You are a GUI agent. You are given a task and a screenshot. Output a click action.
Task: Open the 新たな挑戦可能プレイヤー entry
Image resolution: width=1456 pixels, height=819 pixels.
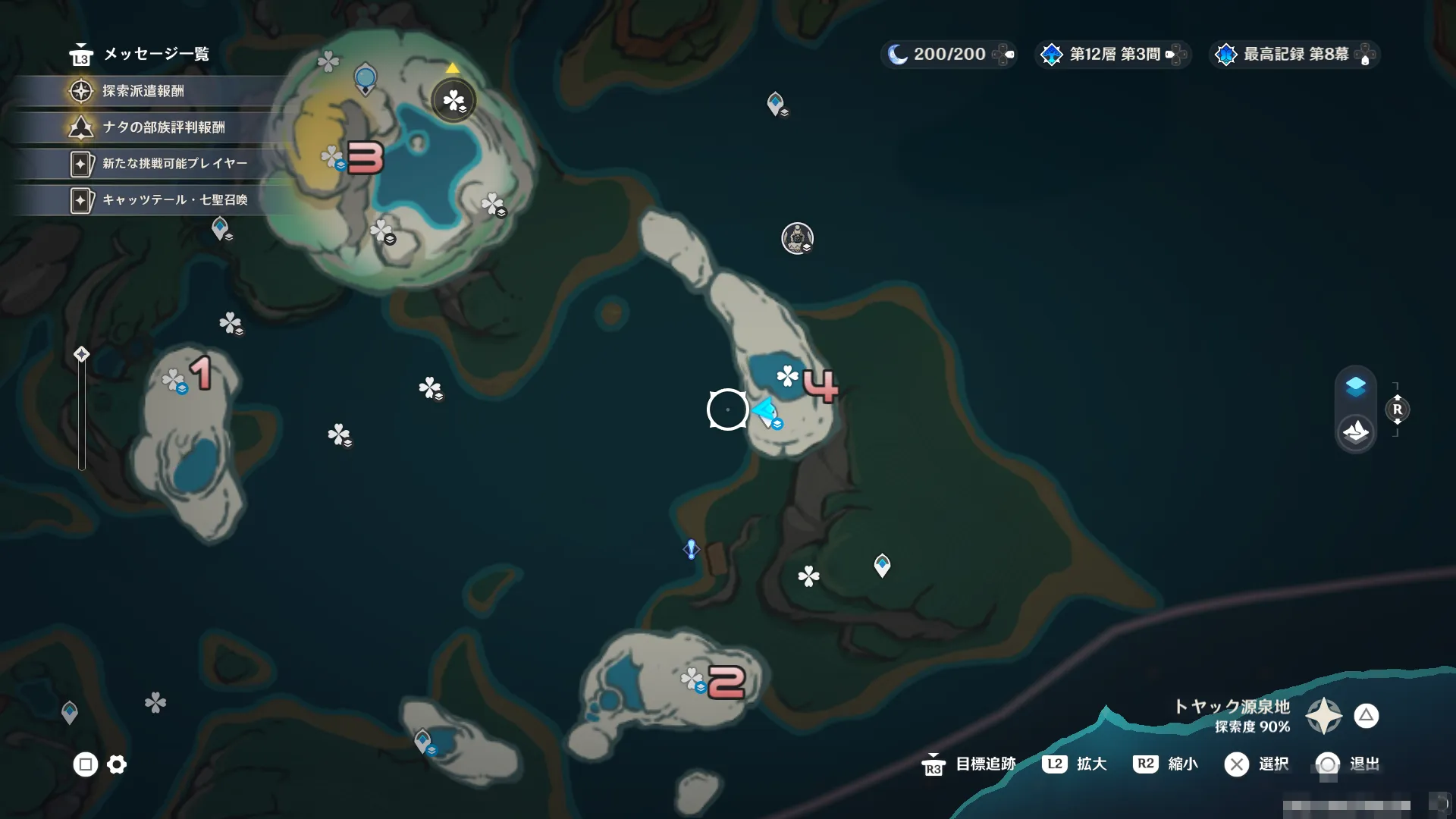point(174,163)
